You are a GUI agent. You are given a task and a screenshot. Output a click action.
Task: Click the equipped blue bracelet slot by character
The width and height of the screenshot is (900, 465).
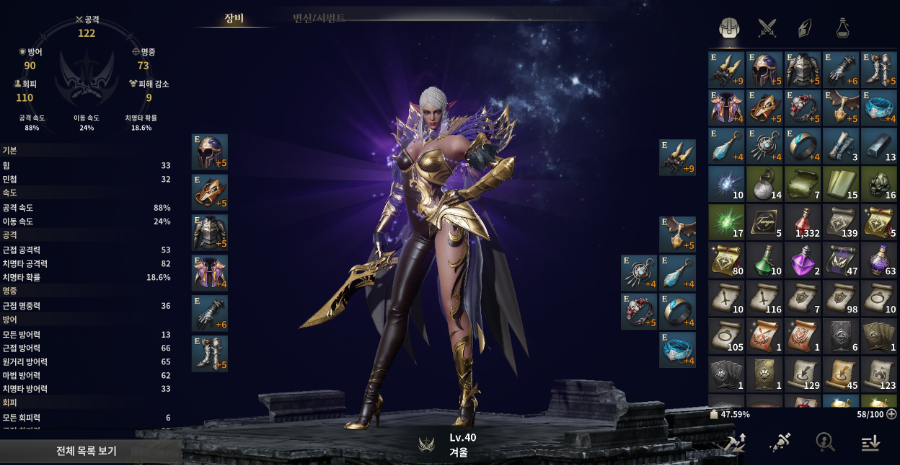677,349
